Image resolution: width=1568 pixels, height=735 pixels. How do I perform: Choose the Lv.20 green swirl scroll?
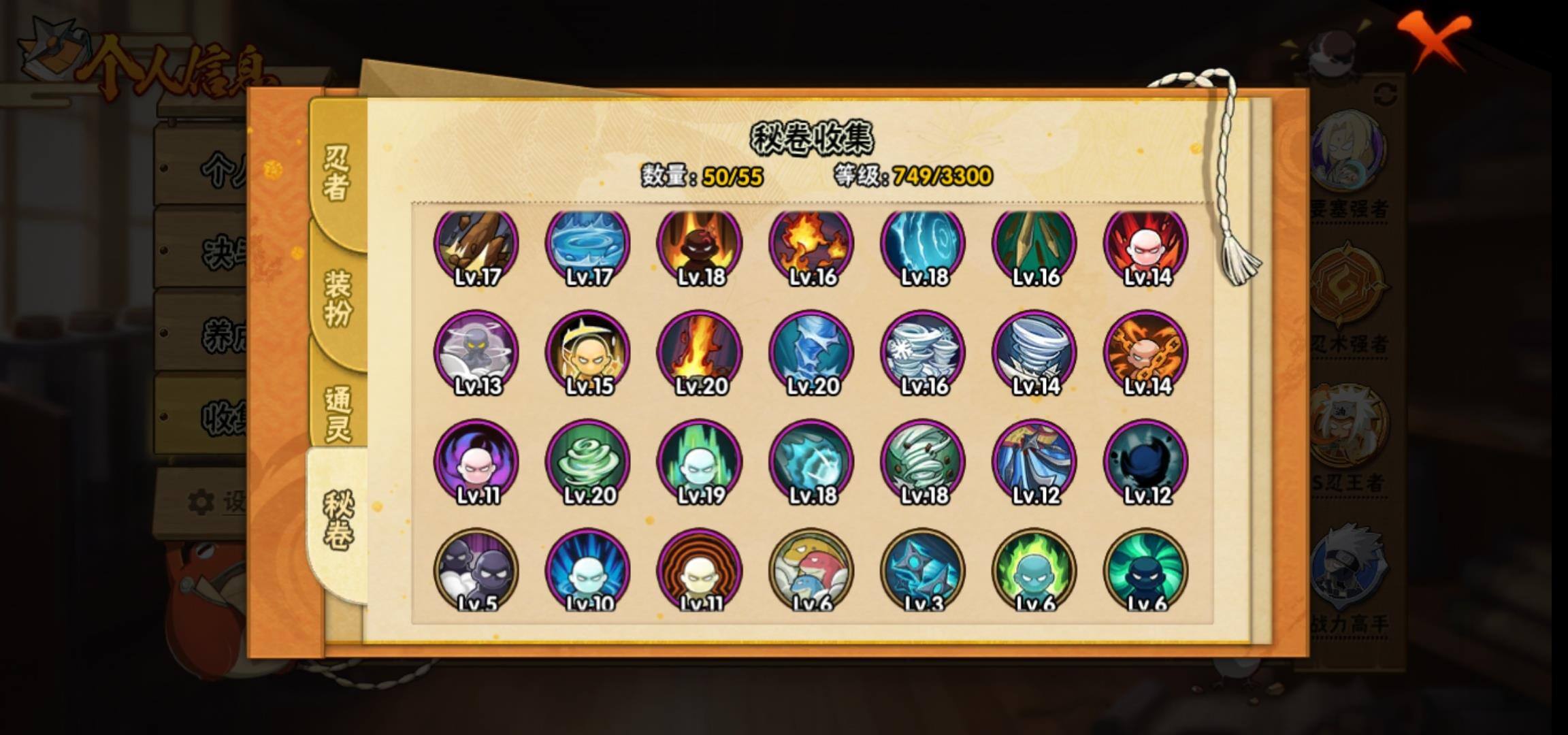click(x=588, y=462)
